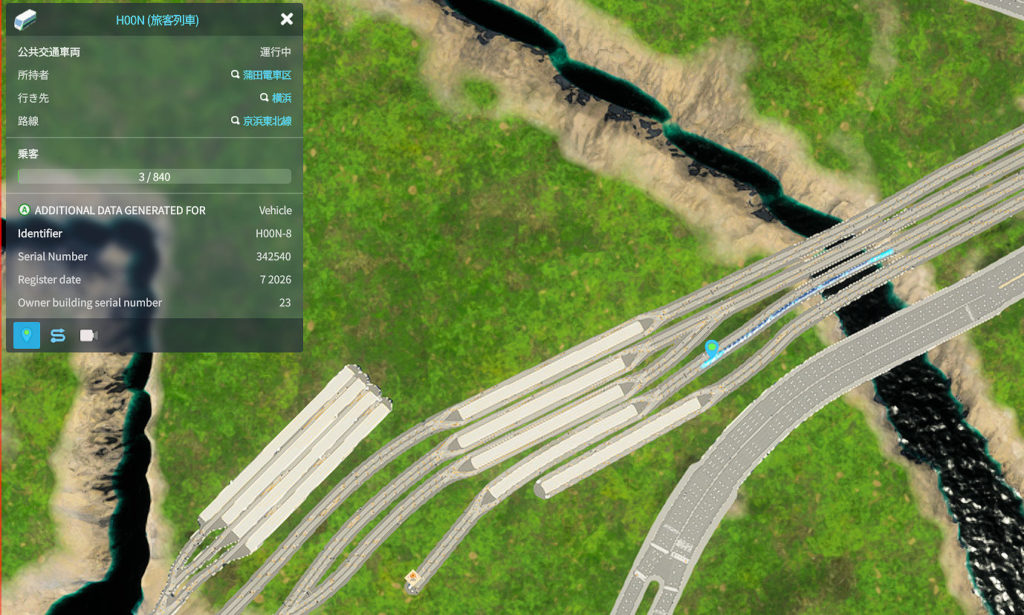Toggle the location pin follow button
This screenshot has width=1024, height=615.
click(27, 335)
